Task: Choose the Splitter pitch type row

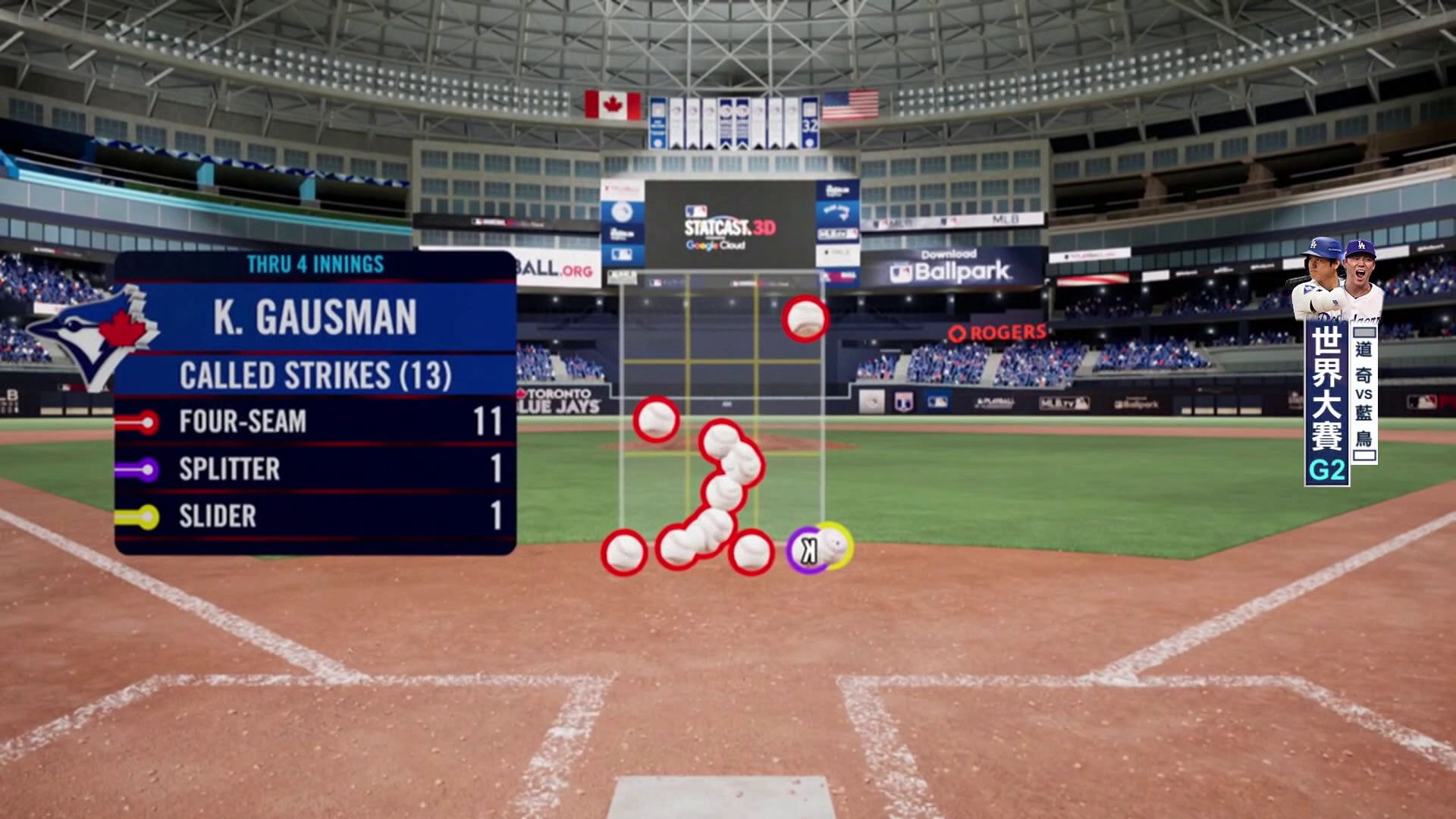Action: click(x=315, y=469)
